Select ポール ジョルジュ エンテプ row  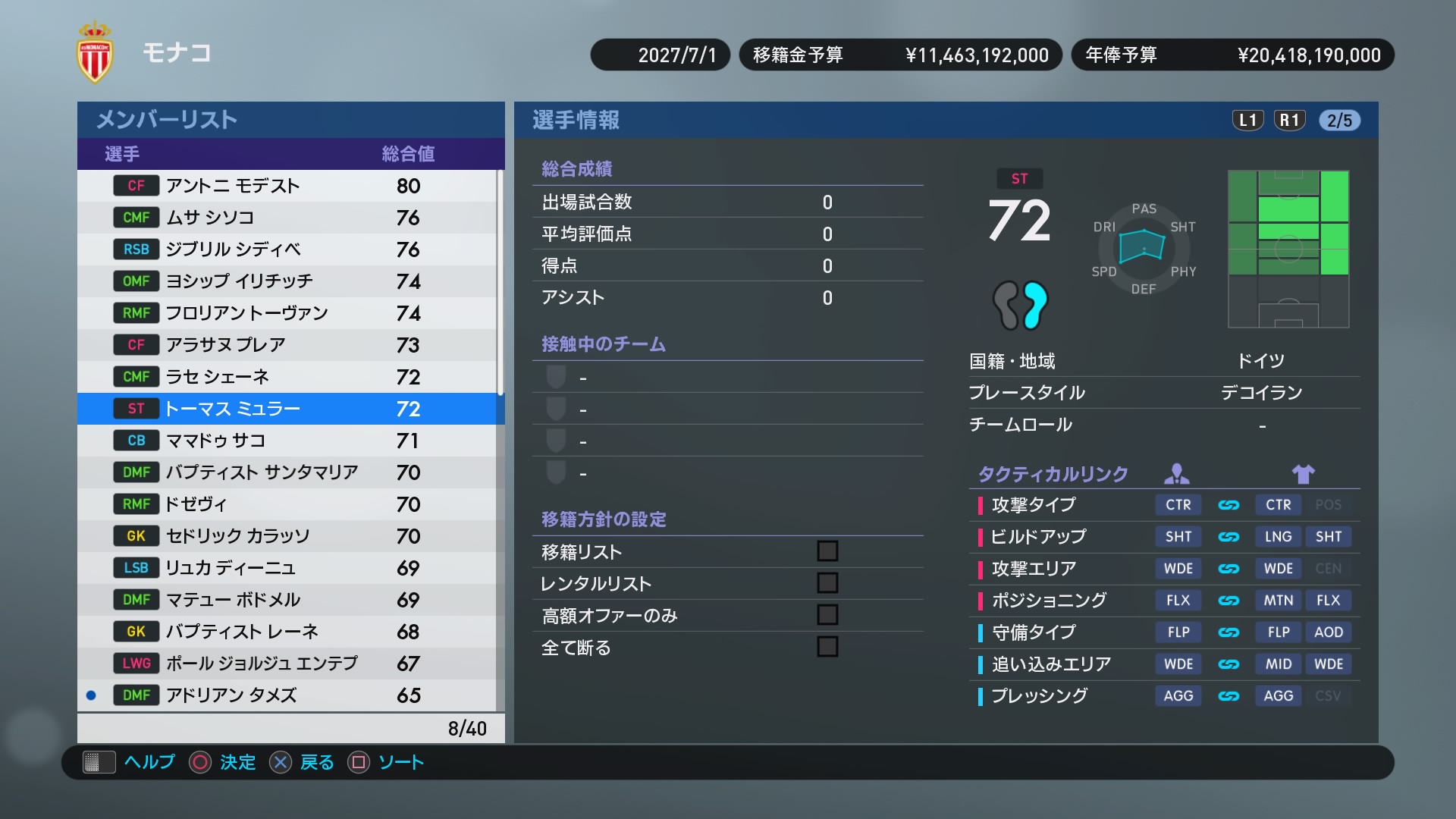[288, 664]
